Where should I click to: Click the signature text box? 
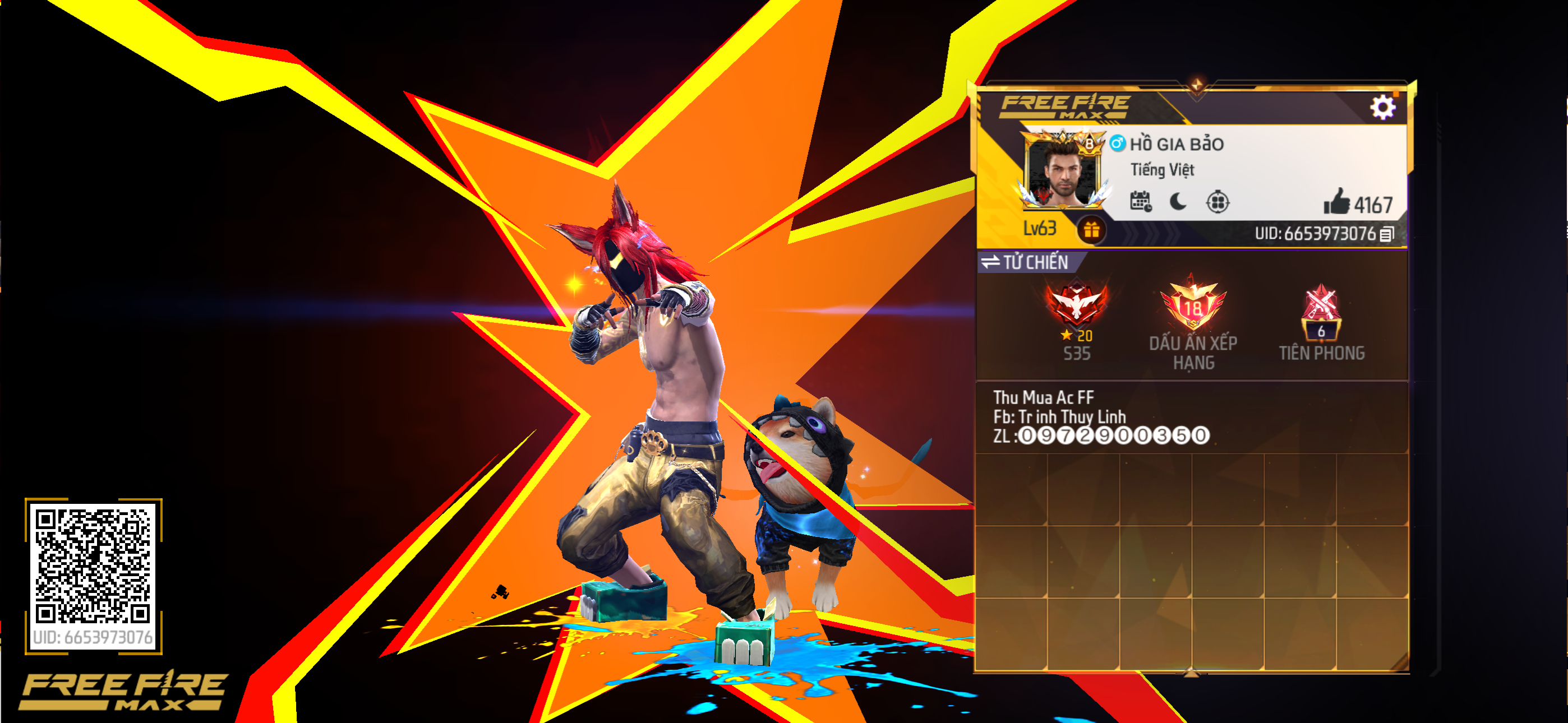tap(1191, 417)
